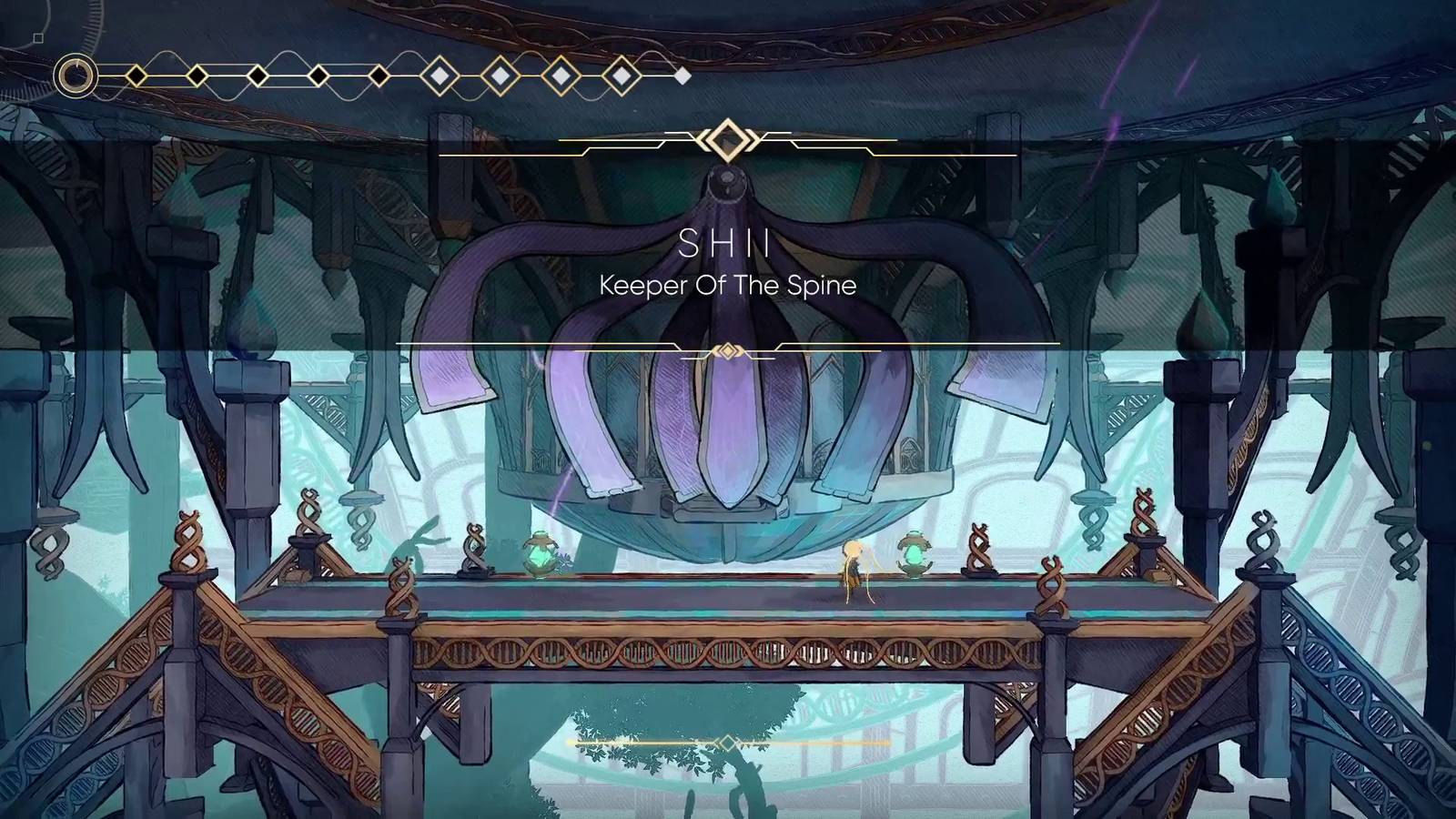This screenshot has width=1456, height=819.
Task: Toggle the second black diamond checkpoint marker
Action: 196,76
